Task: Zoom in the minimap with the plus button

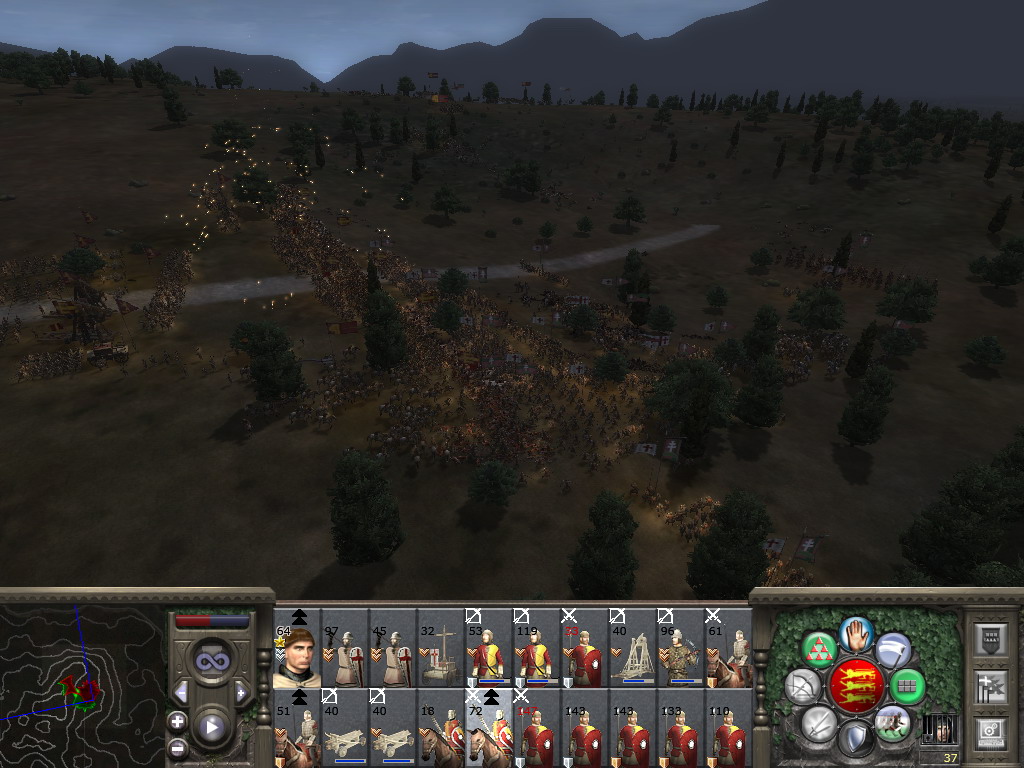Action: 177,720
